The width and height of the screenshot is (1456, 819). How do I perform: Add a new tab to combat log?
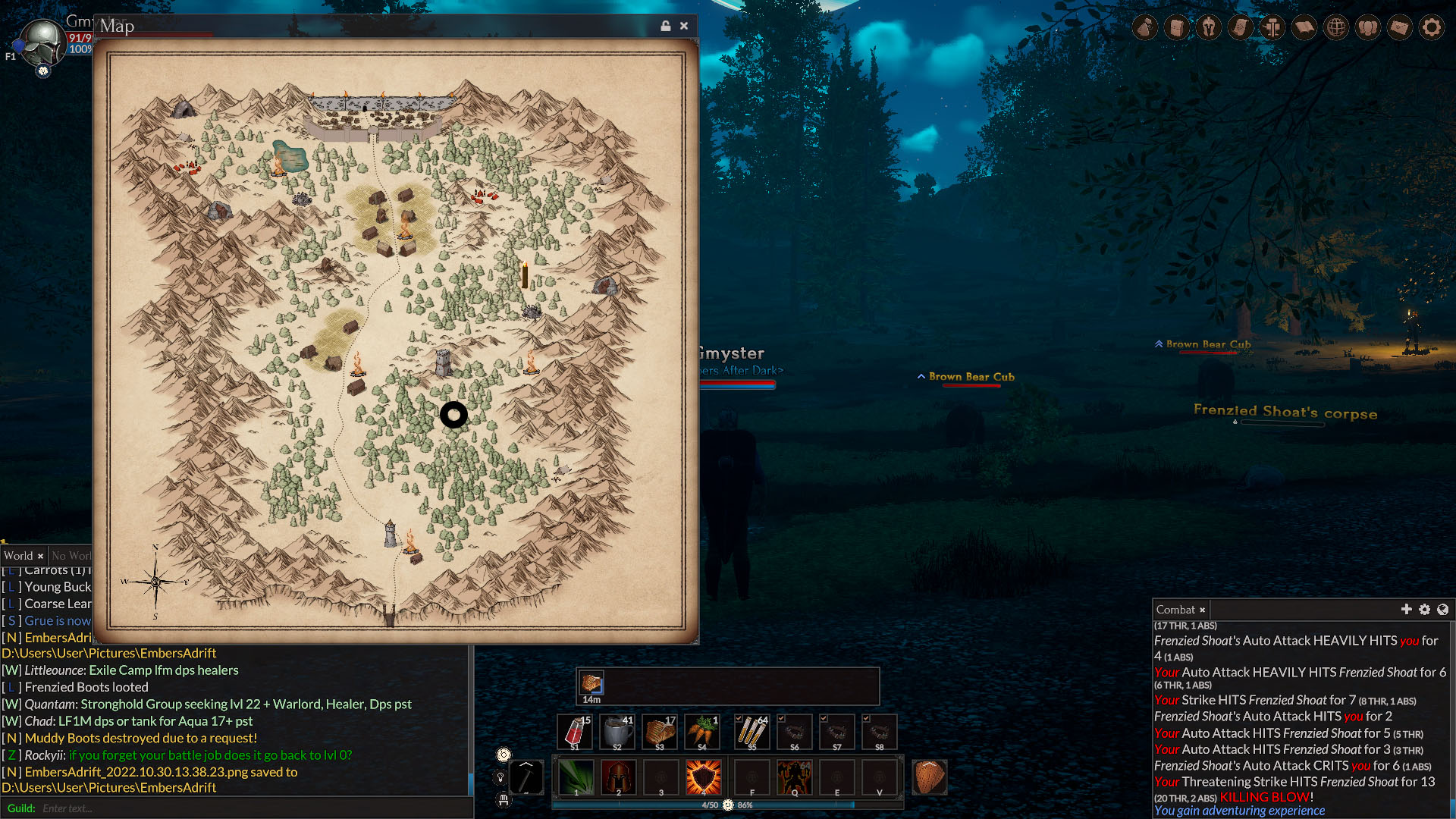[x=1406, y=610]
